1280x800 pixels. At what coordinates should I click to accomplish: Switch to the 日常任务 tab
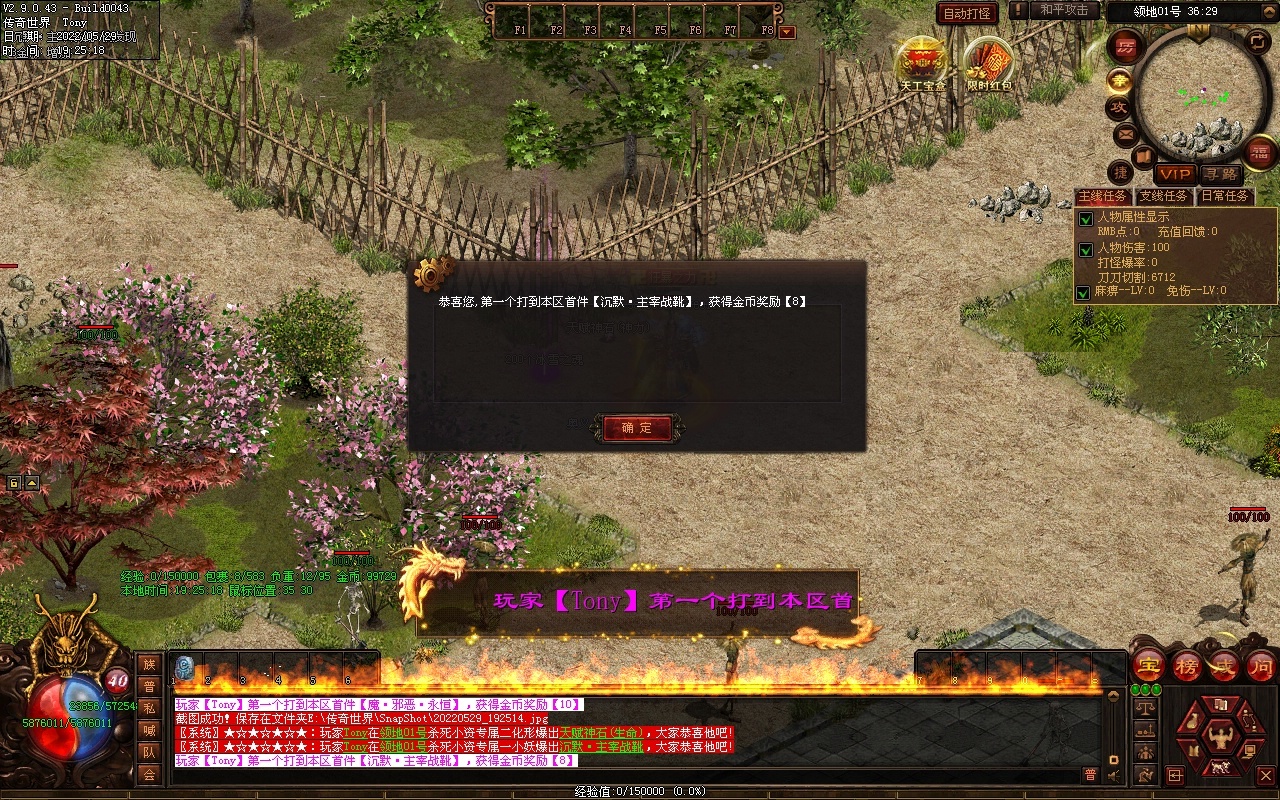click(x=1225, y=196)
